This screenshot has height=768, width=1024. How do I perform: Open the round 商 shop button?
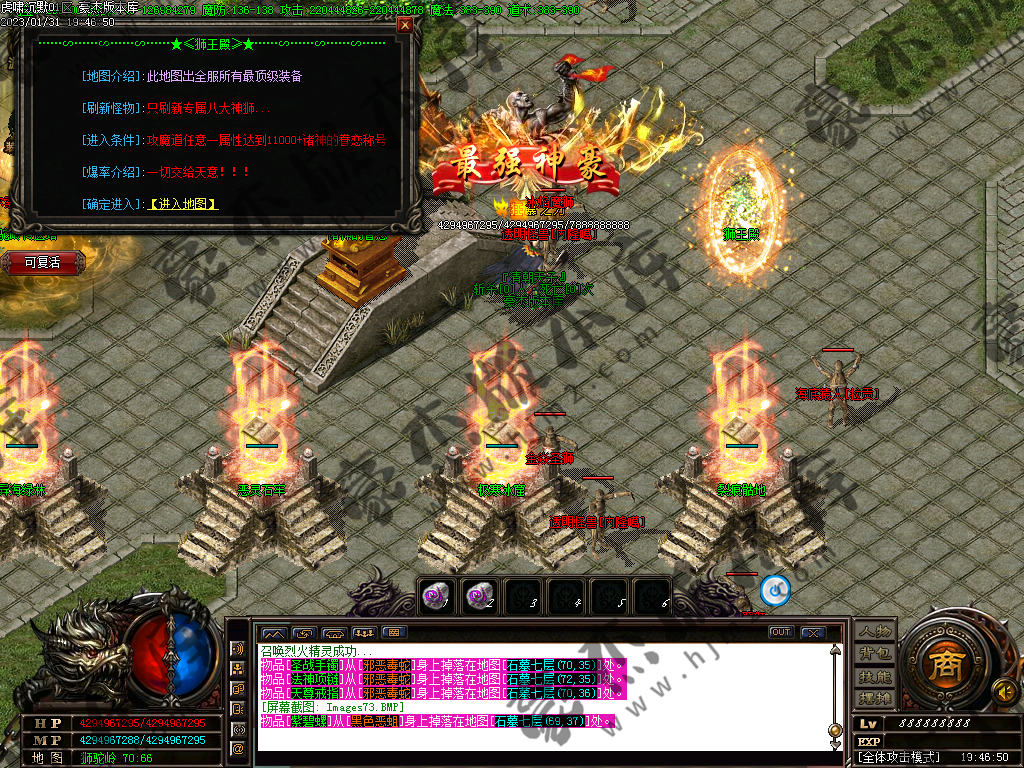[x=940, y=664]
